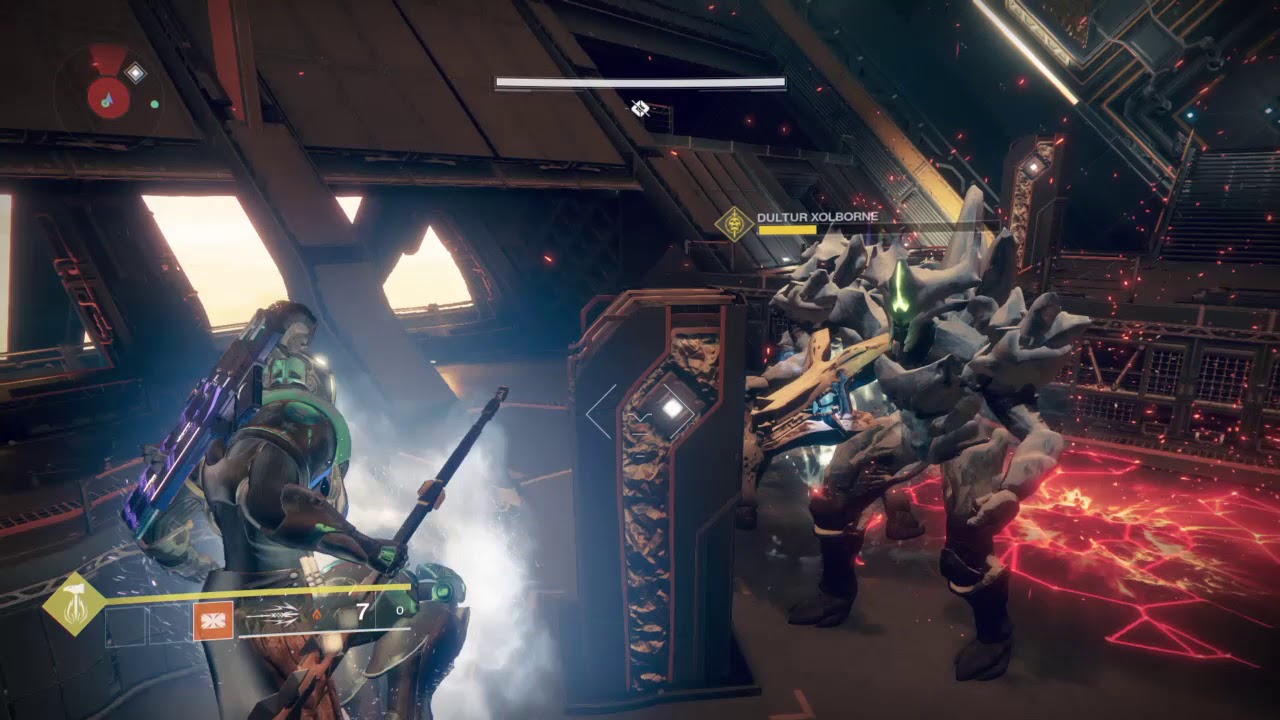
Task: Select the white diamond marker on the radar
Action: pyautogui.click(x=135, y=72)
